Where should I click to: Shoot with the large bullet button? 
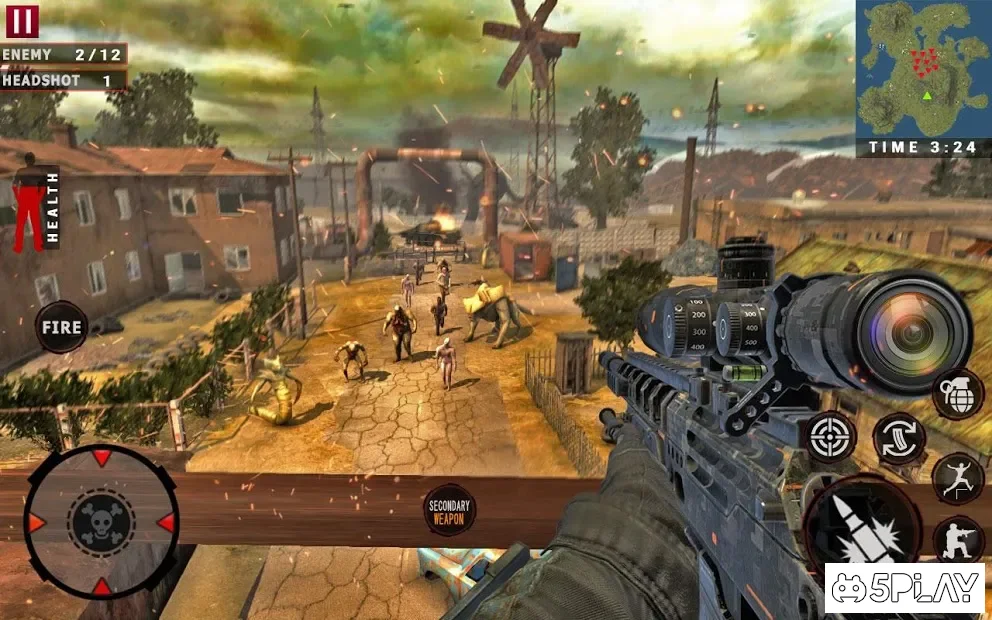pos(863,528)
